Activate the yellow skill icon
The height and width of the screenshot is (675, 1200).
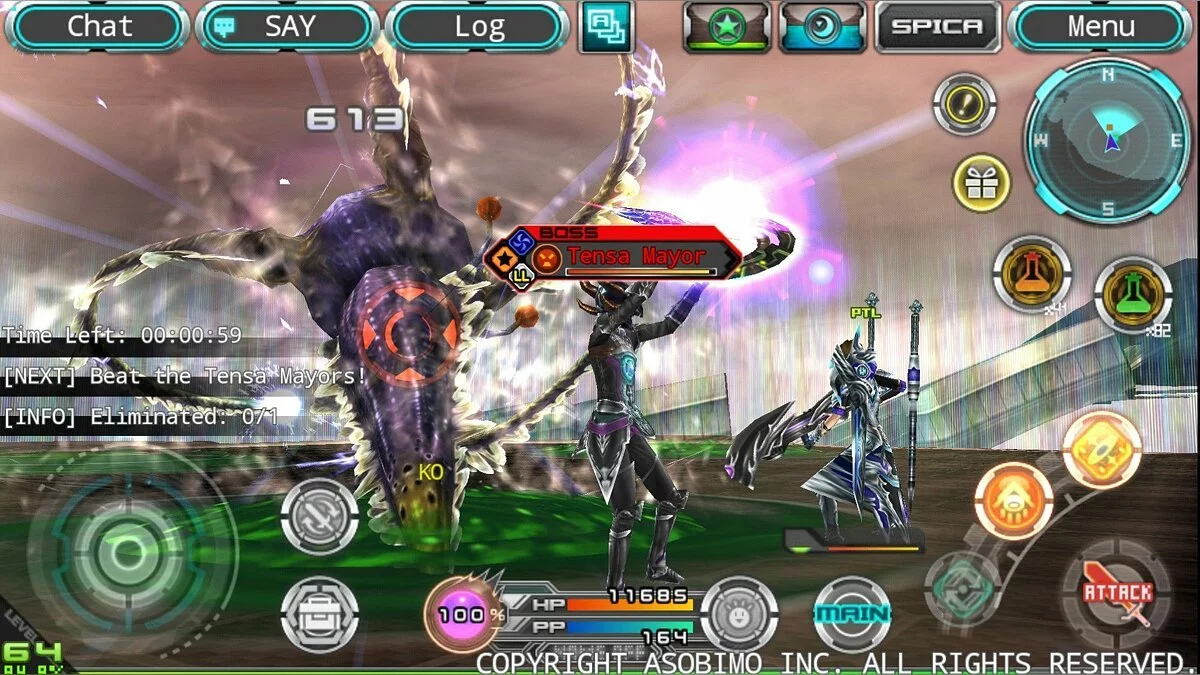1101,450
